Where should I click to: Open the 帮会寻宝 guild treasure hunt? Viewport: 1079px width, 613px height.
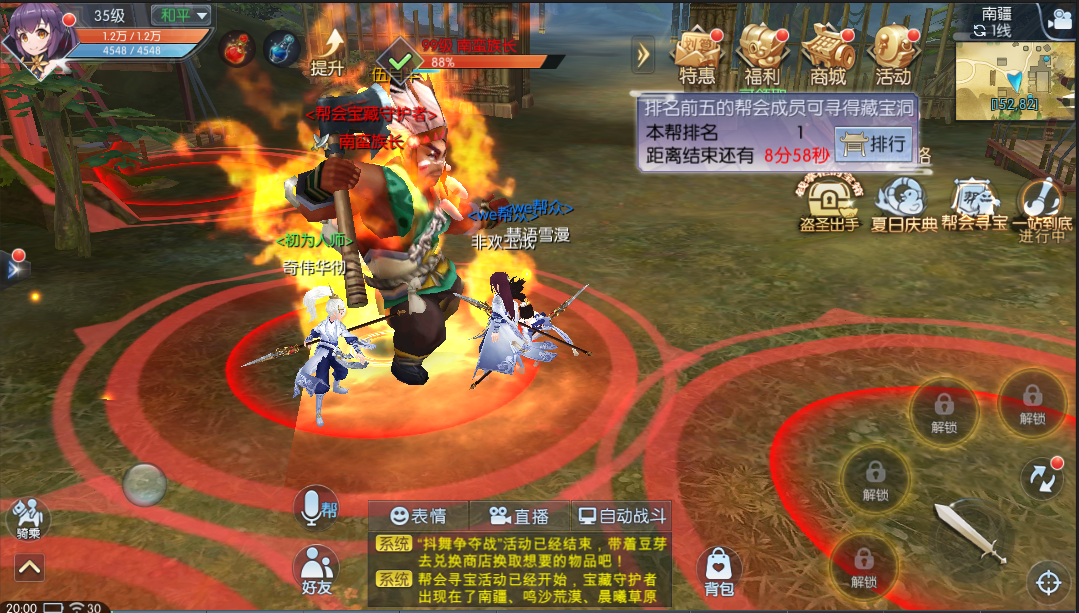click(973, 204)
